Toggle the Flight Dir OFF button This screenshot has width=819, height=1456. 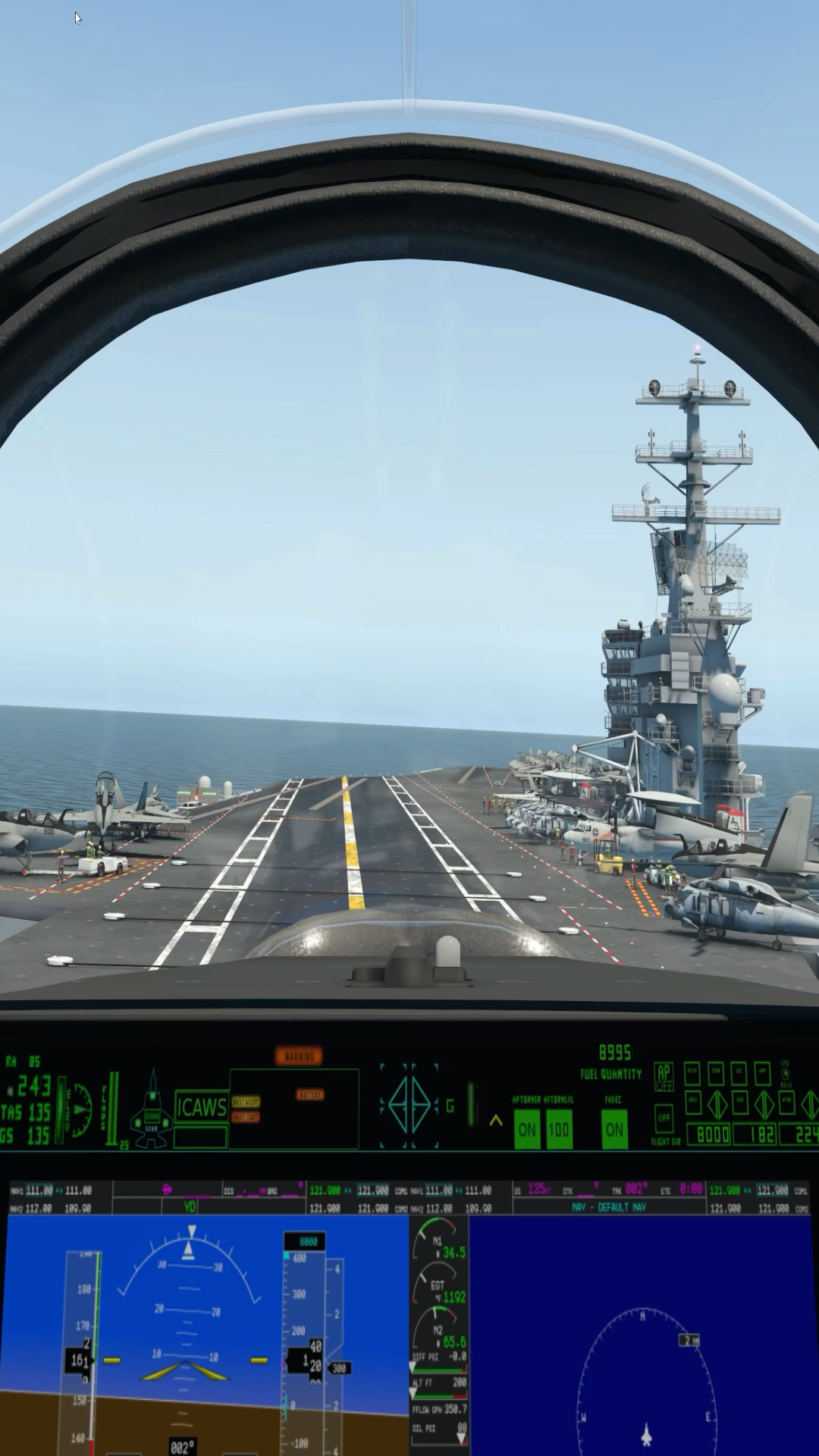(x=664, y=1119)
